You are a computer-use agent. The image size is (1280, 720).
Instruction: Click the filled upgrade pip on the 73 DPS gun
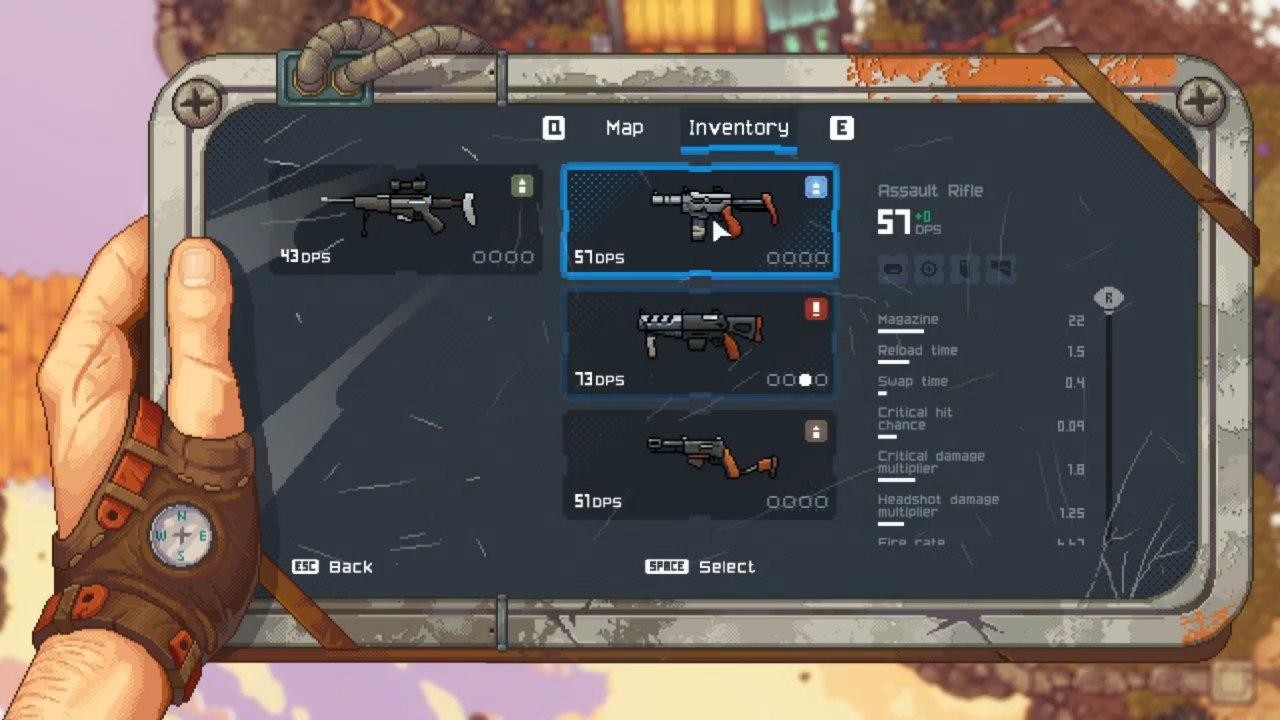coord(805,380)
